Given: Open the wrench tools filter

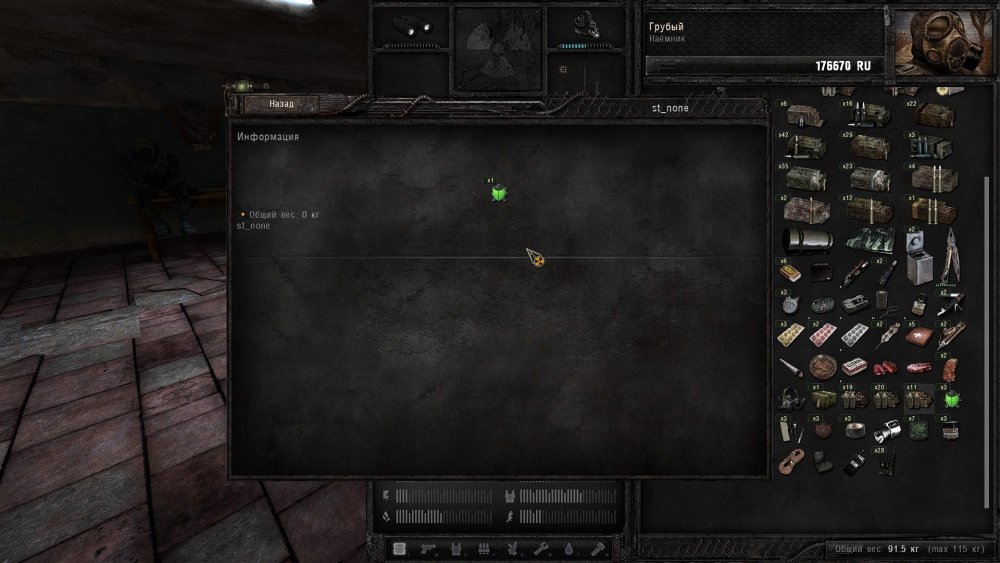Looking at the screenshot, I should point(543,549).
